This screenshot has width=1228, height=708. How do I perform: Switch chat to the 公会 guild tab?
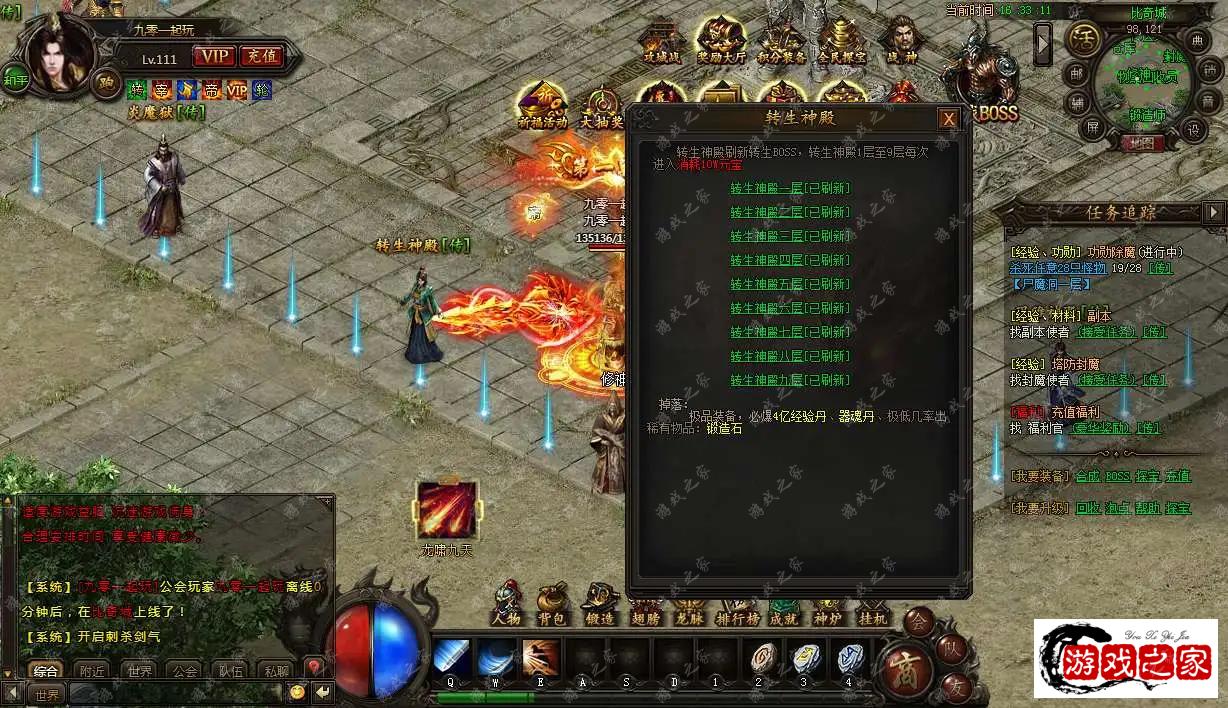(x=183, y=671)
